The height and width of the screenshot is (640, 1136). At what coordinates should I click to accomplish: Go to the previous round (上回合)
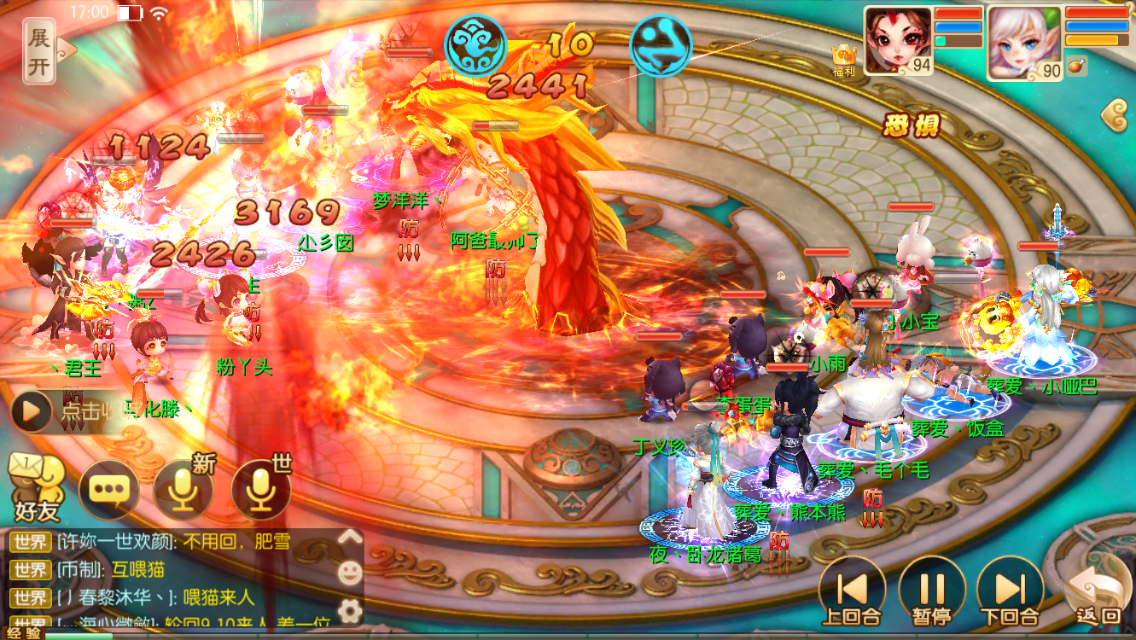pos(850,590)
